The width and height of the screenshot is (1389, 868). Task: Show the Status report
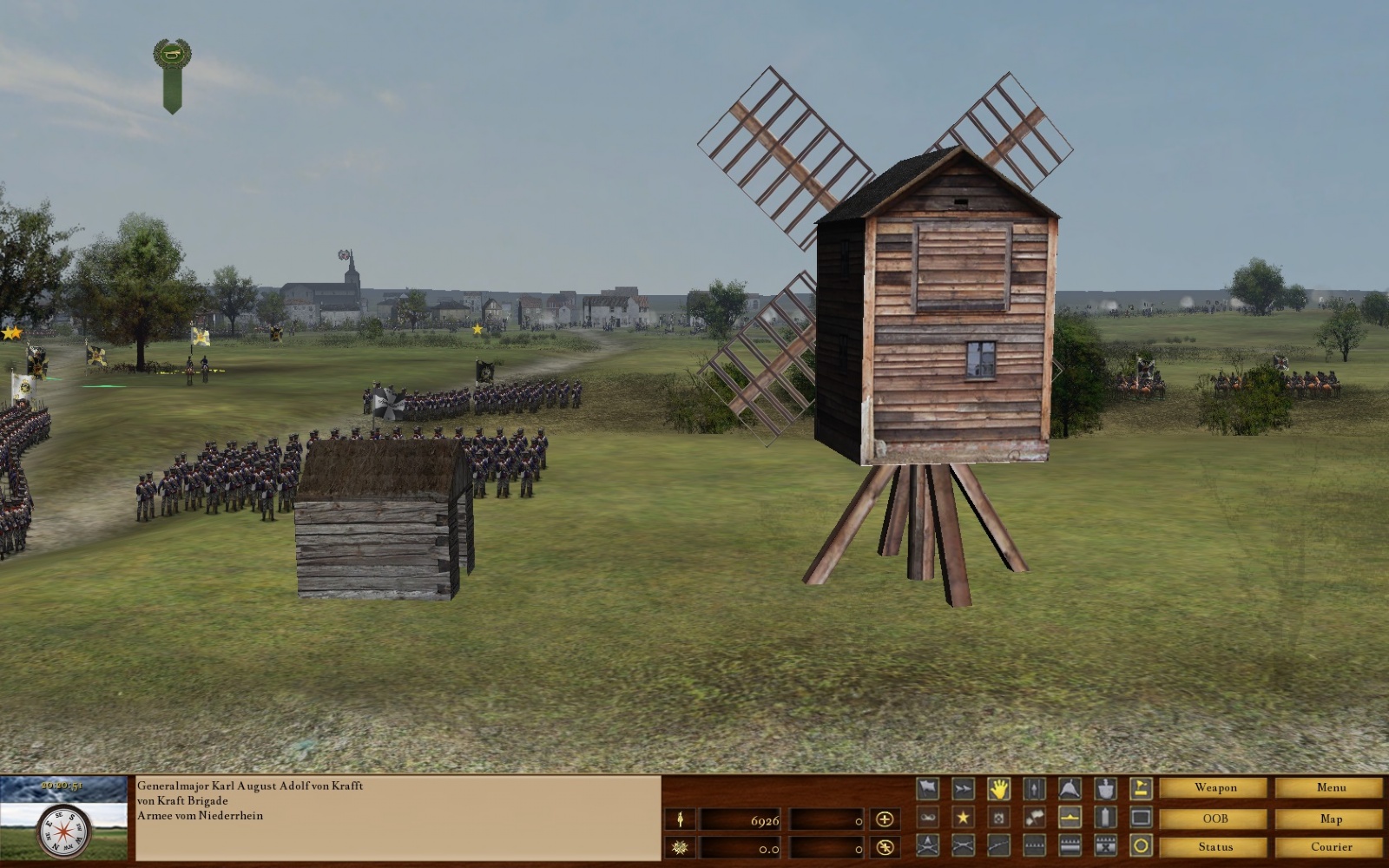1215,847
